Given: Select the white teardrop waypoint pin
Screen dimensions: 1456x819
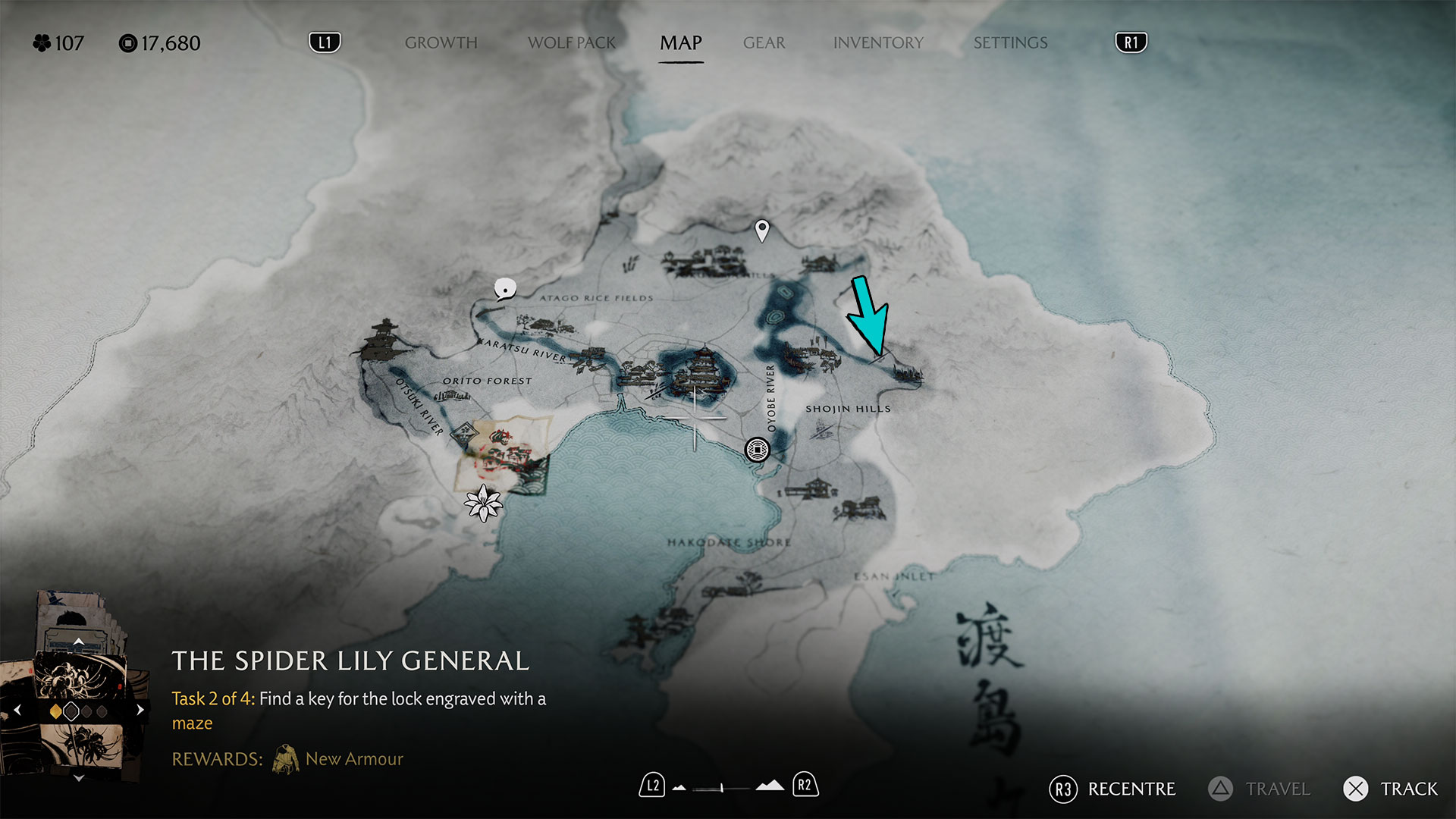Looking at the screenshot, I should pyautogui.click(x=762, y=229).
